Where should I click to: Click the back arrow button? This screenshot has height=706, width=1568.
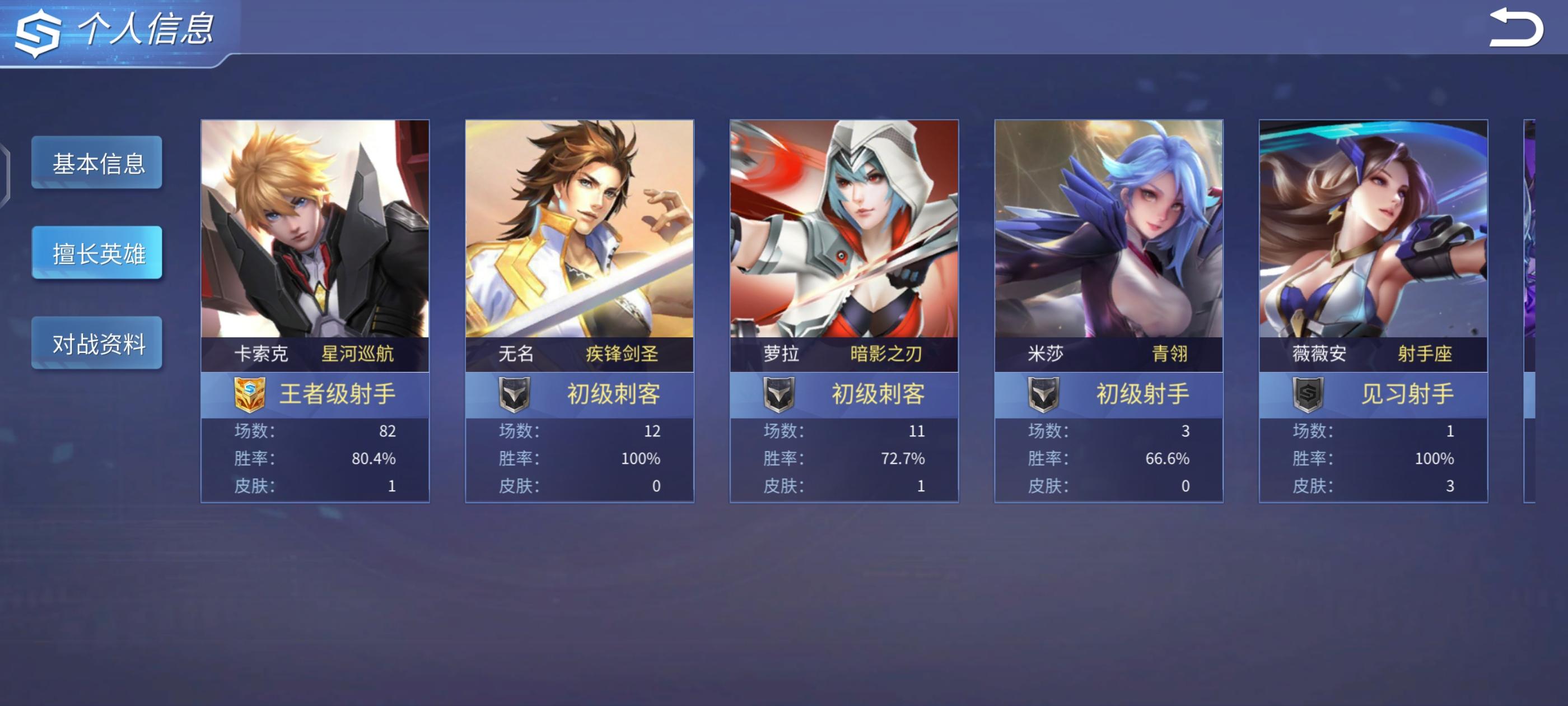[x=1515, y=28]
